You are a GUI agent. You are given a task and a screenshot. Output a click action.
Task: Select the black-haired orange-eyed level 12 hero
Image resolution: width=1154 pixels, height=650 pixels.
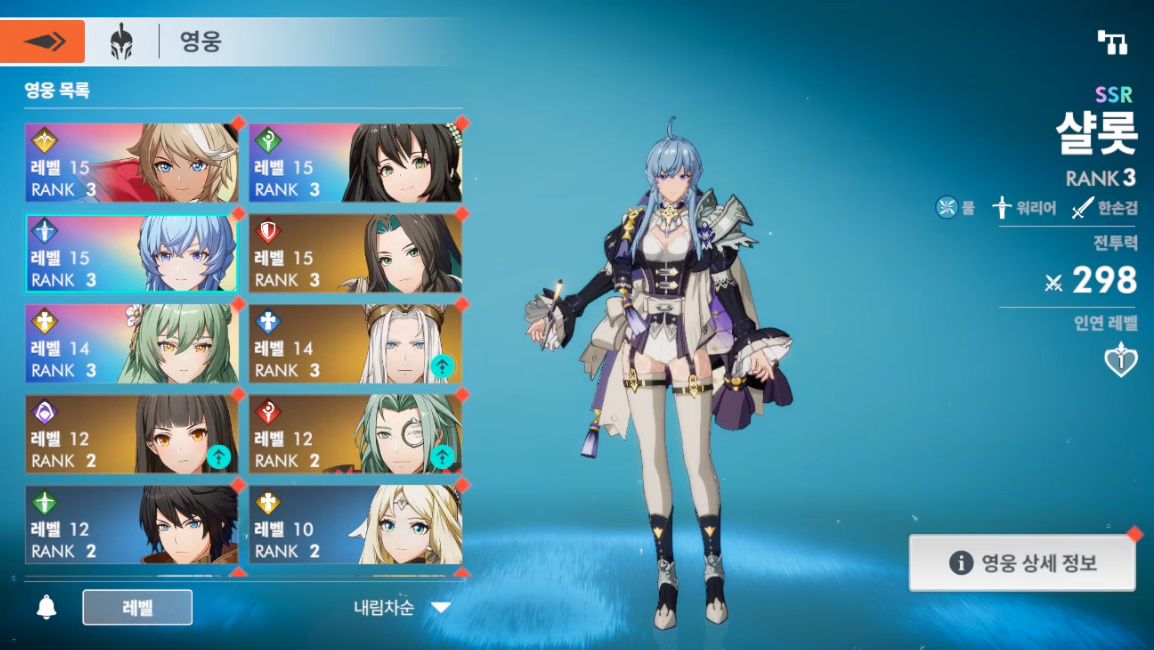[132, 434]
